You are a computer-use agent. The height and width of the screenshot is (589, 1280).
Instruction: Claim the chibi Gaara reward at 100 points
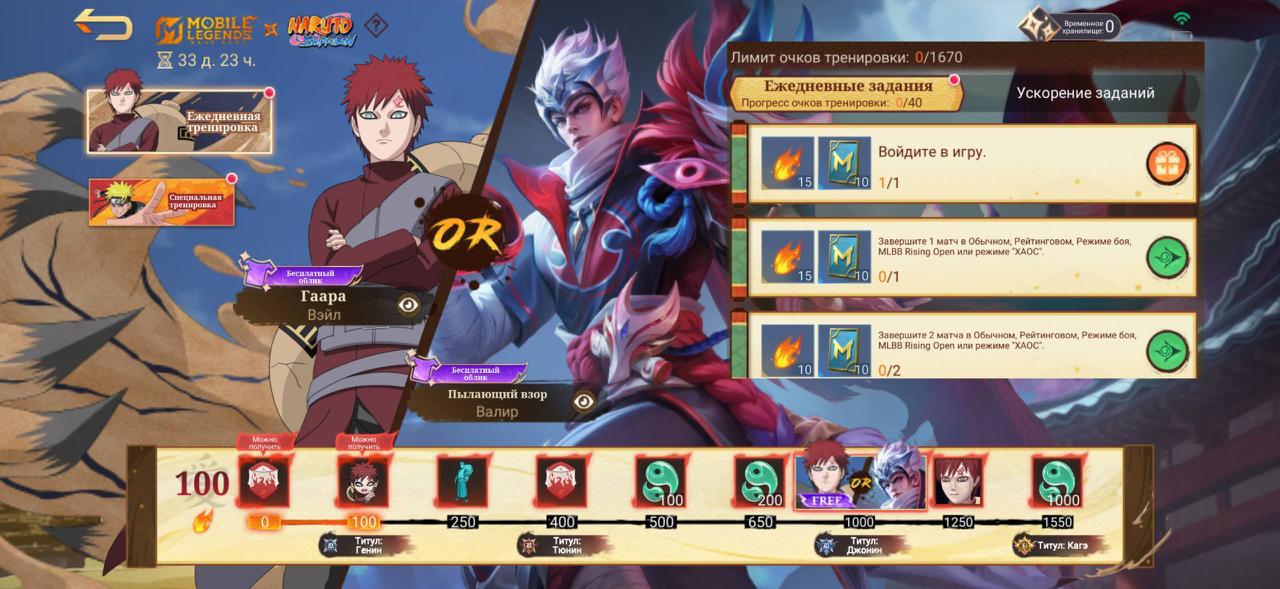[363, 482]
